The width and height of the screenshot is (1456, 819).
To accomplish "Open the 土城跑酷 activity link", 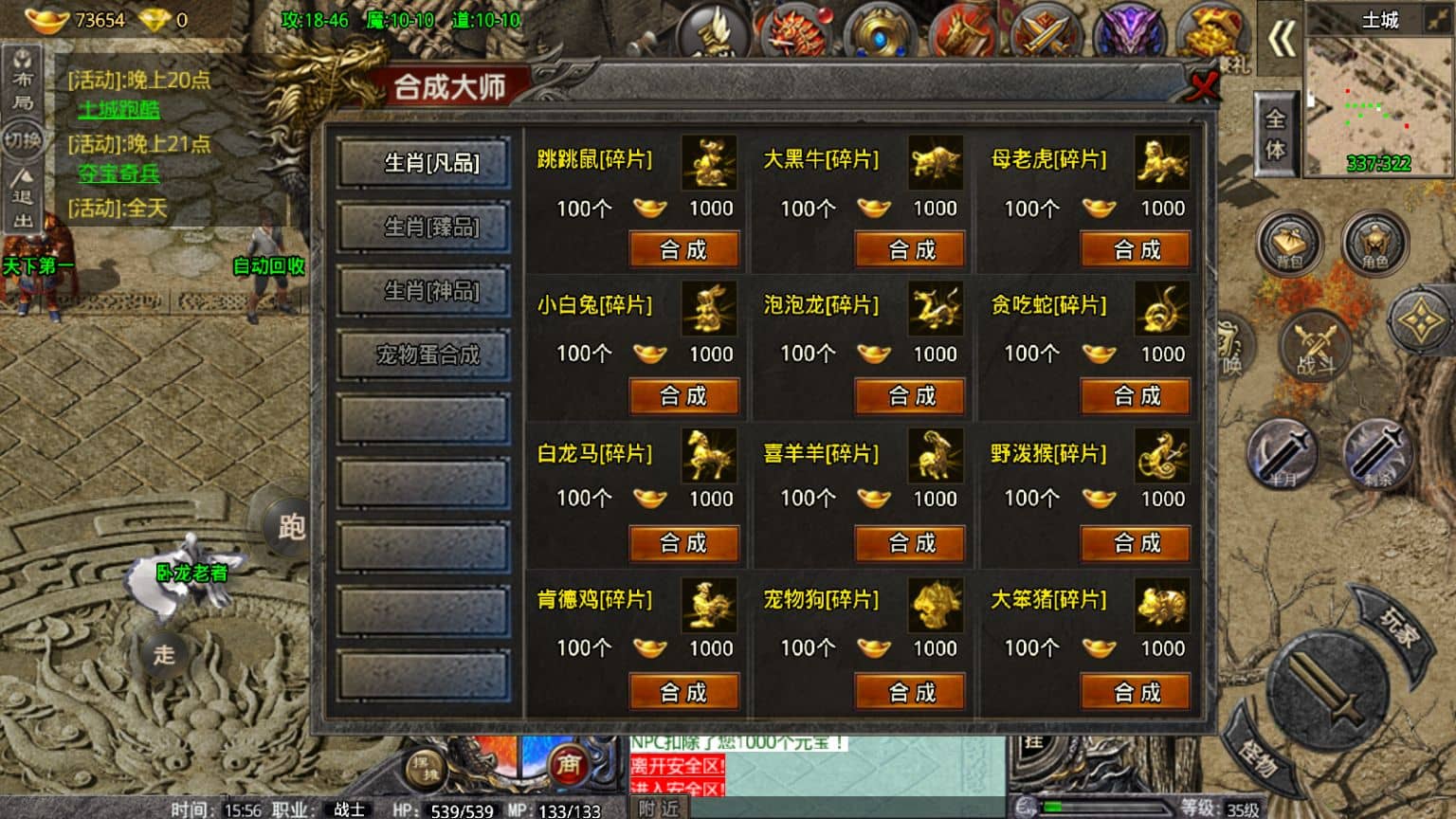I will [118, 110].
